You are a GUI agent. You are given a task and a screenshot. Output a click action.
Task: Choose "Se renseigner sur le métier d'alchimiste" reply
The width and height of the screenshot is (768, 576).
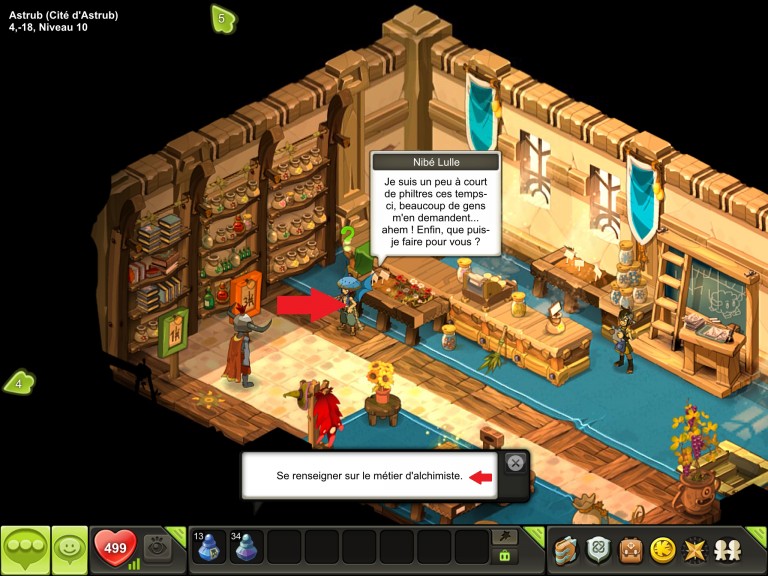[370, 476]
